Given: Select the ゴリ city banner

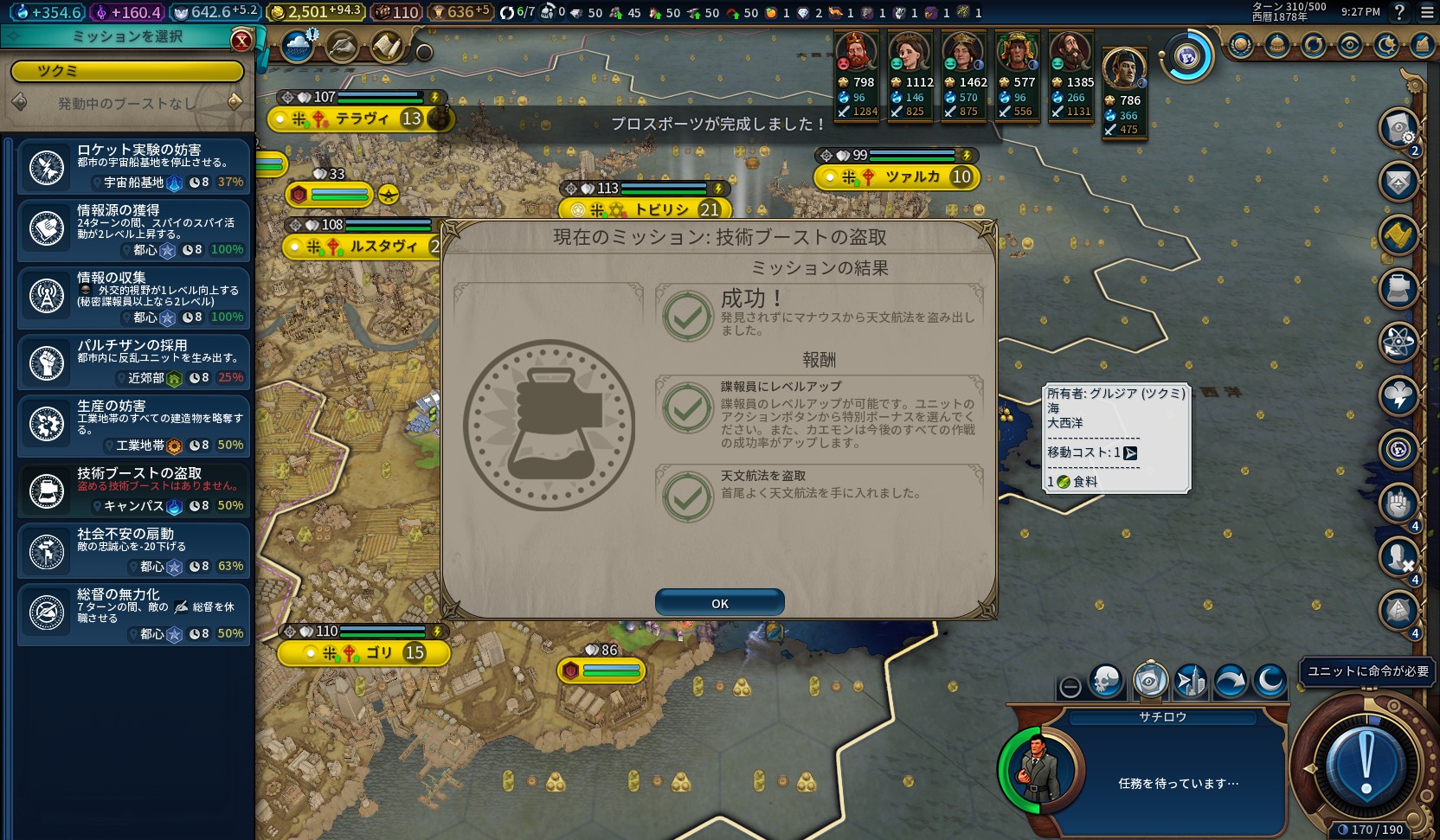Looking at the screenshot, I should click(x=379, y=652).
